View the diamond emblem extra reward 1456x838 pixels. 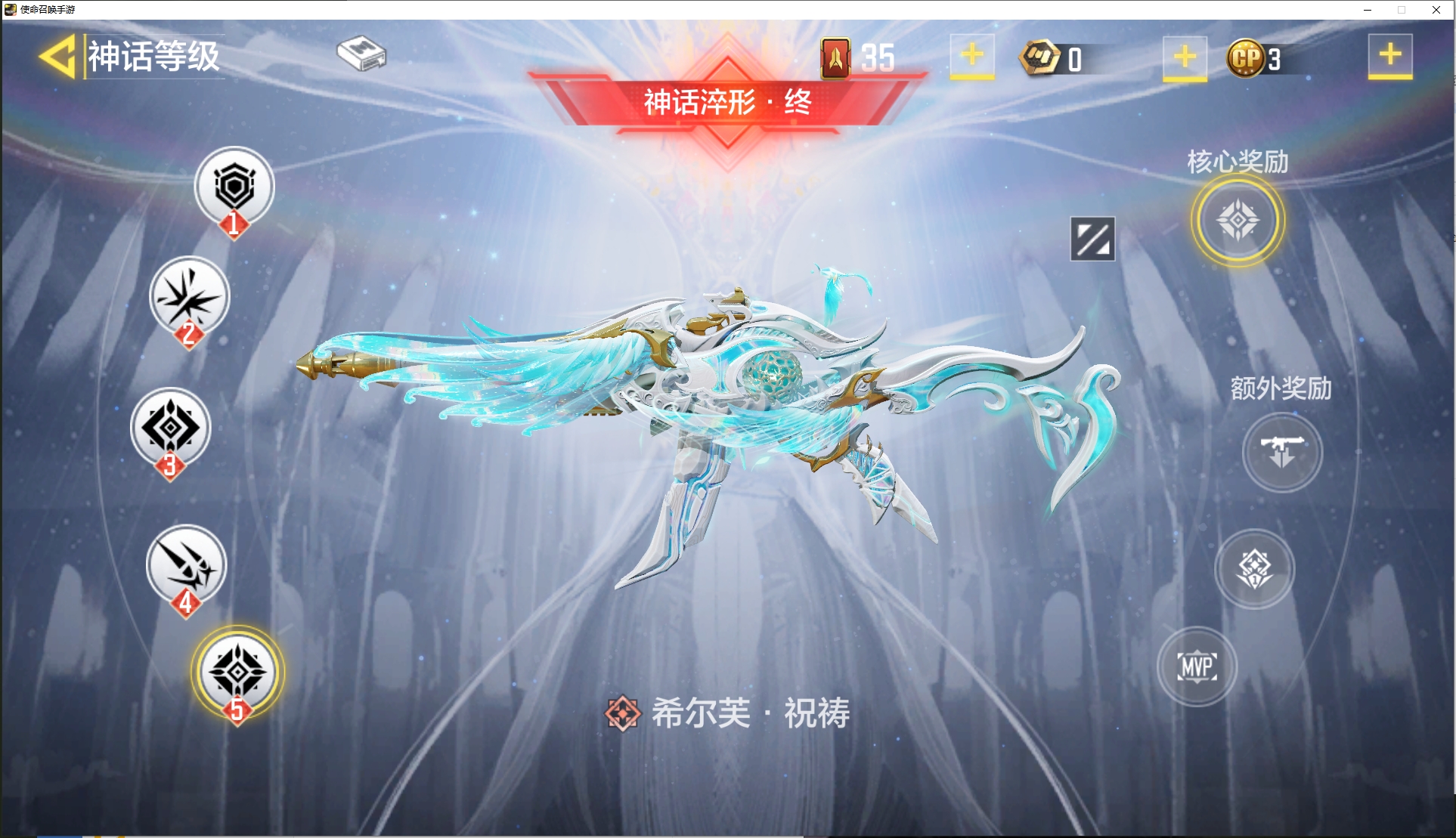coord(1255,568)
